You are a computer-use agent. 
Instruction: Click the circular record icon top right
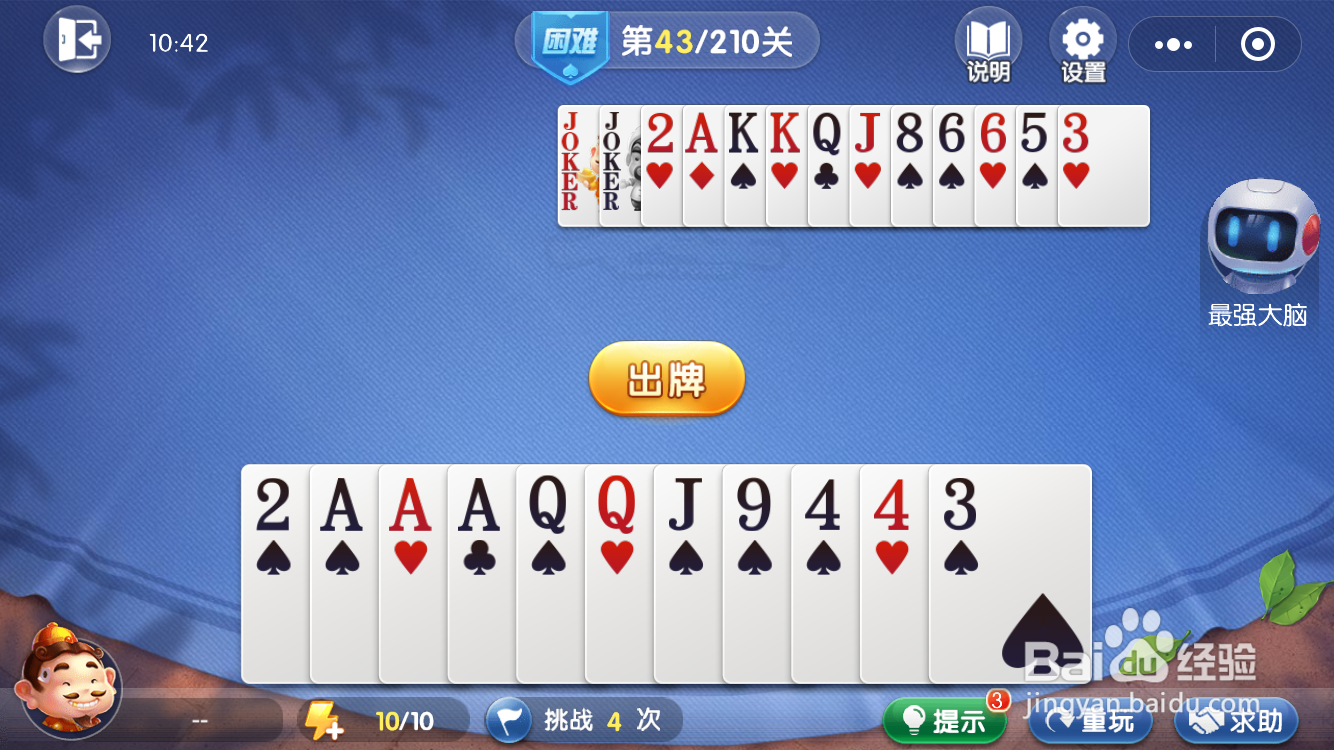[x=1258, y=45]
